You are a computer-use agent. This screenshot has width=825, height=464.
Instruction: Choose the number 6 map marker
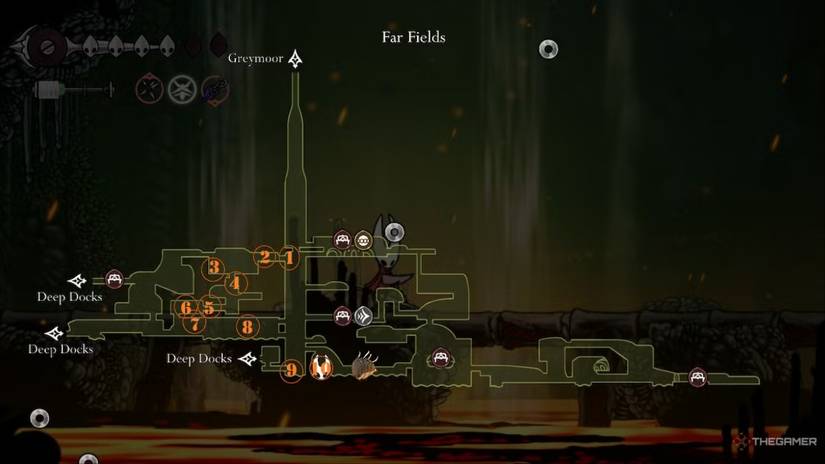coord(186,307)
